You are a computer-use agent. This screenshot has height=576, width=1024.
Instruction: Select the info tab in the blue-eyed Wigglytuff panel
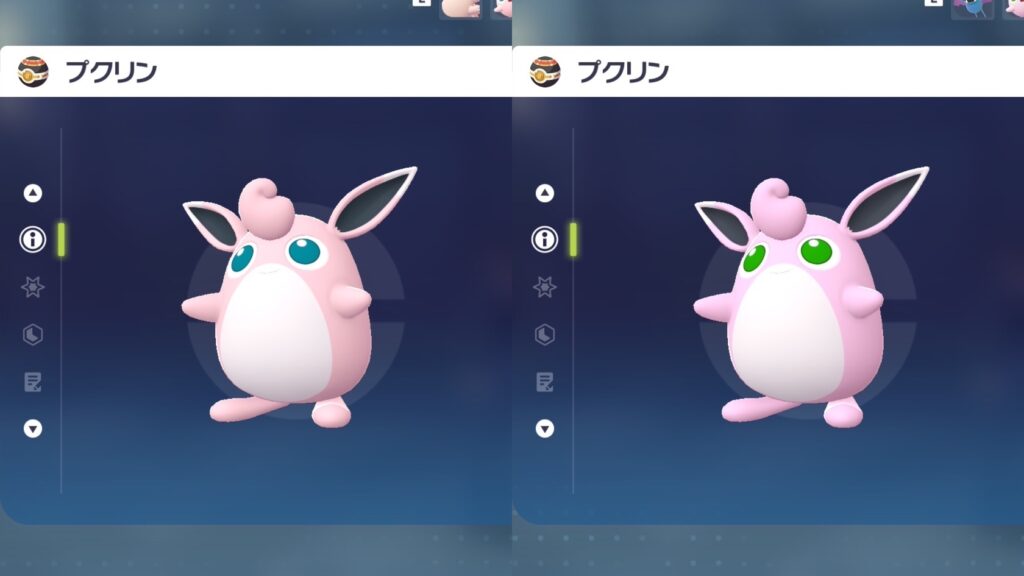pos(33,240)
